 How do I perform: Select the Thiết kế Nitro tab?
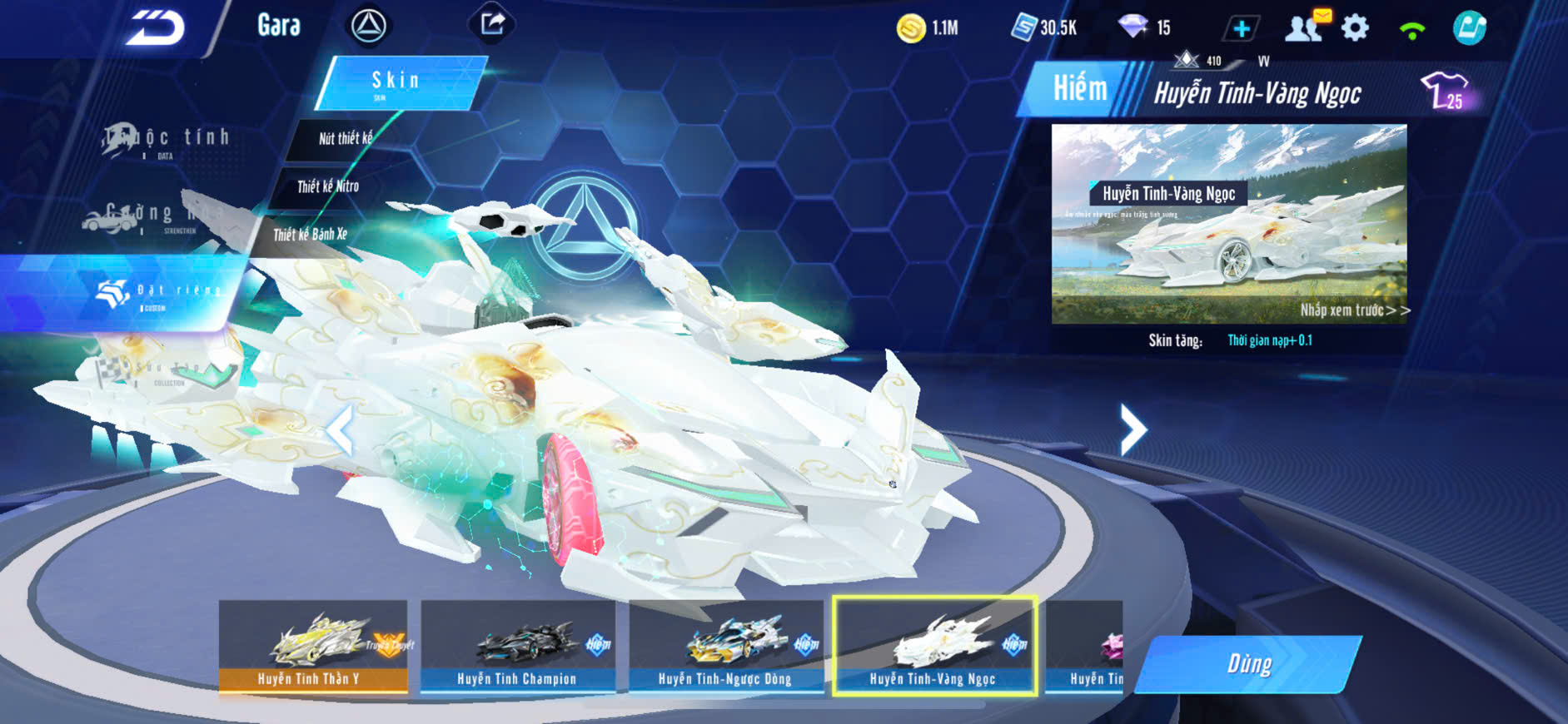tap(328, 186)
